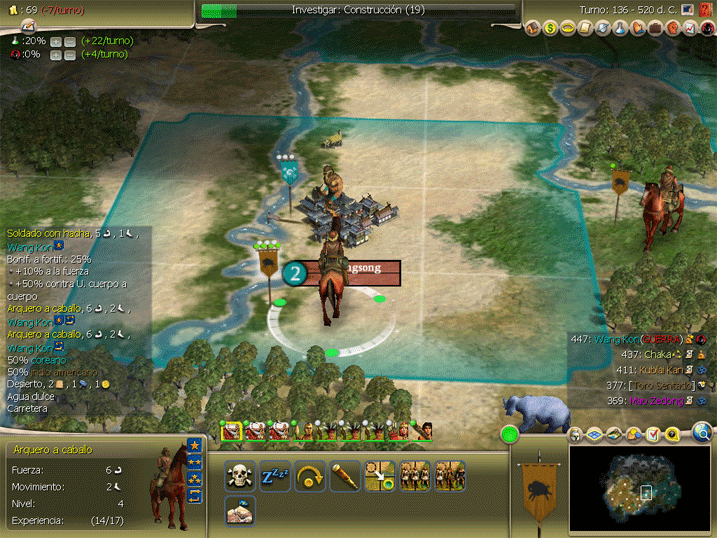717x538 pixels.
Task: Open the financial advisor dollar icon
Action: pos(550,28)
